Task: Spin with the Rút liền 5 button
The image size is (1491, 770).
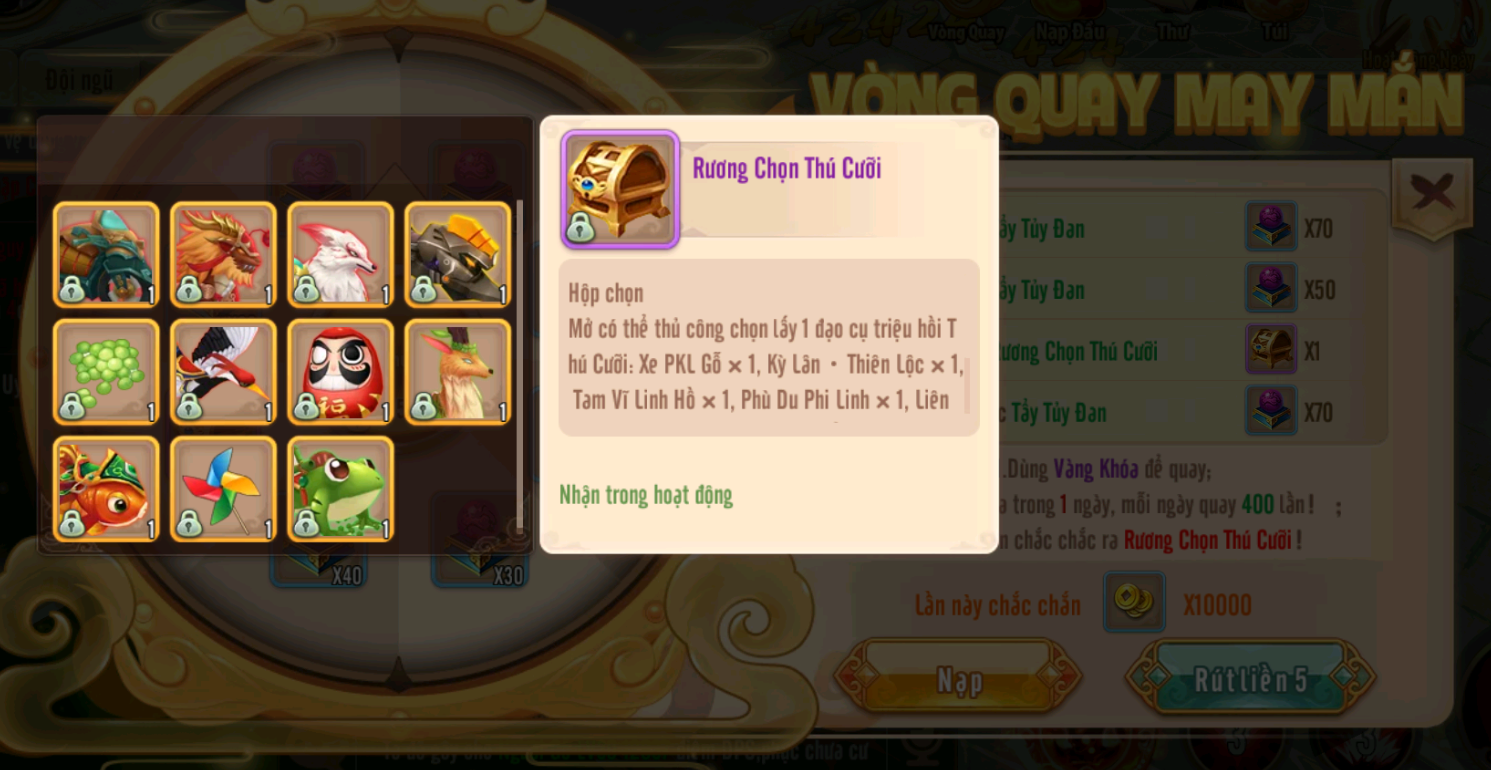Action: [x=1250, y=680]
